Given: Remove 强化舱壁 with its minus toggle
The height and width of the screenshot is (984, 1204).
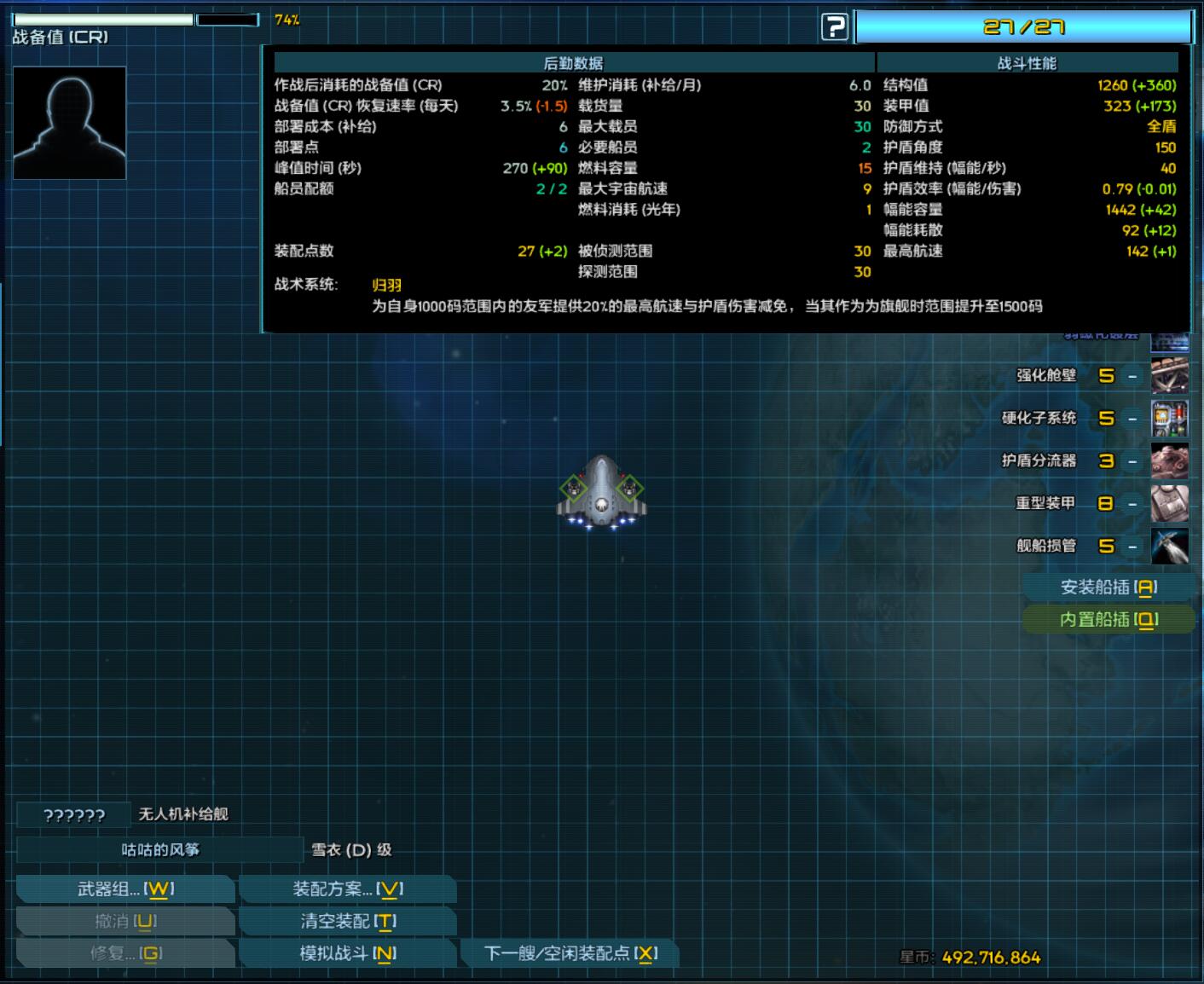Looking at the screenshot, I should point(1132,375).
